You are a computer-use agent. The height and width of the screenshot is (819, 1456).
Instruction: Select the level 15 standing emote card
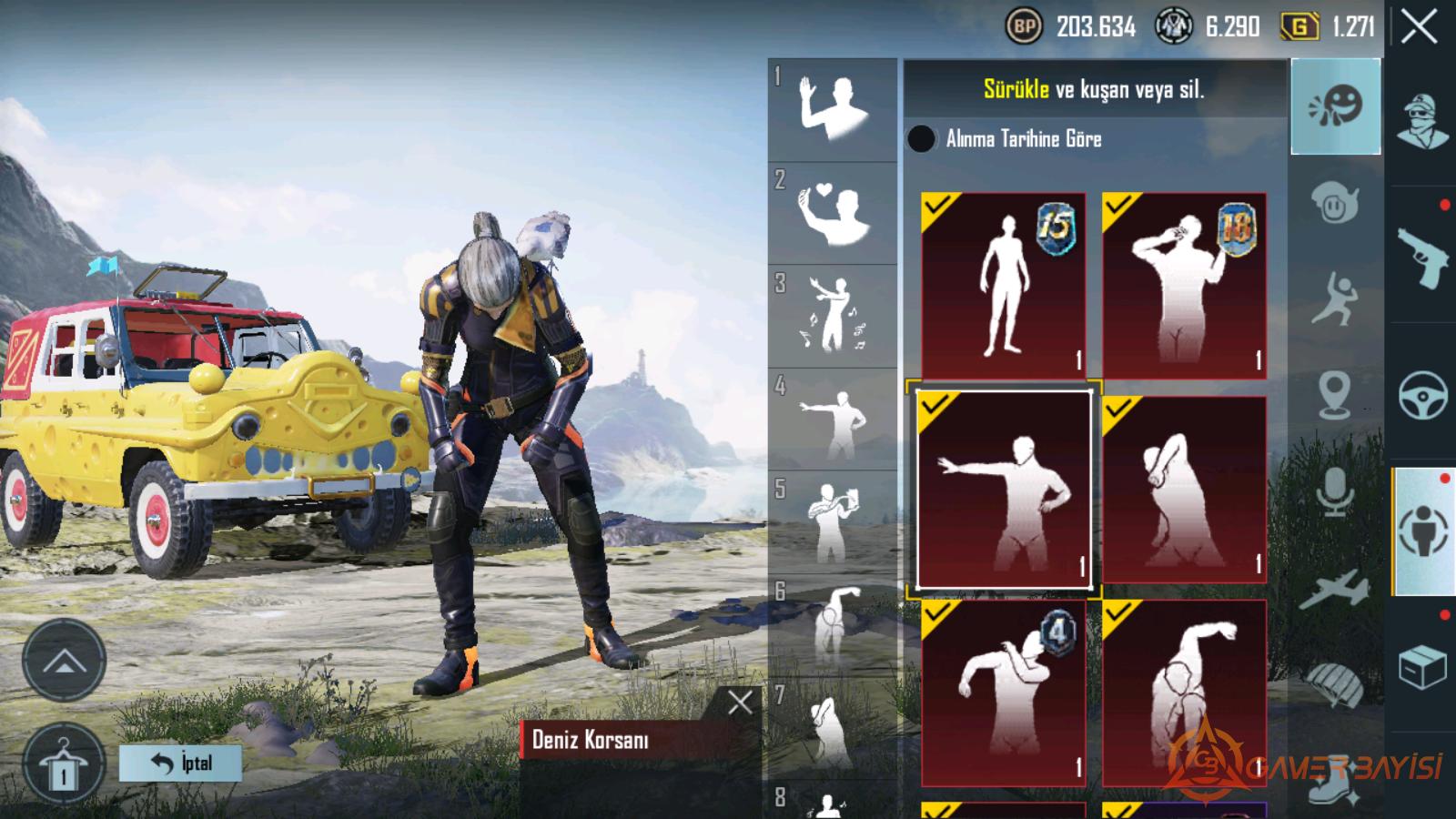1003,285
